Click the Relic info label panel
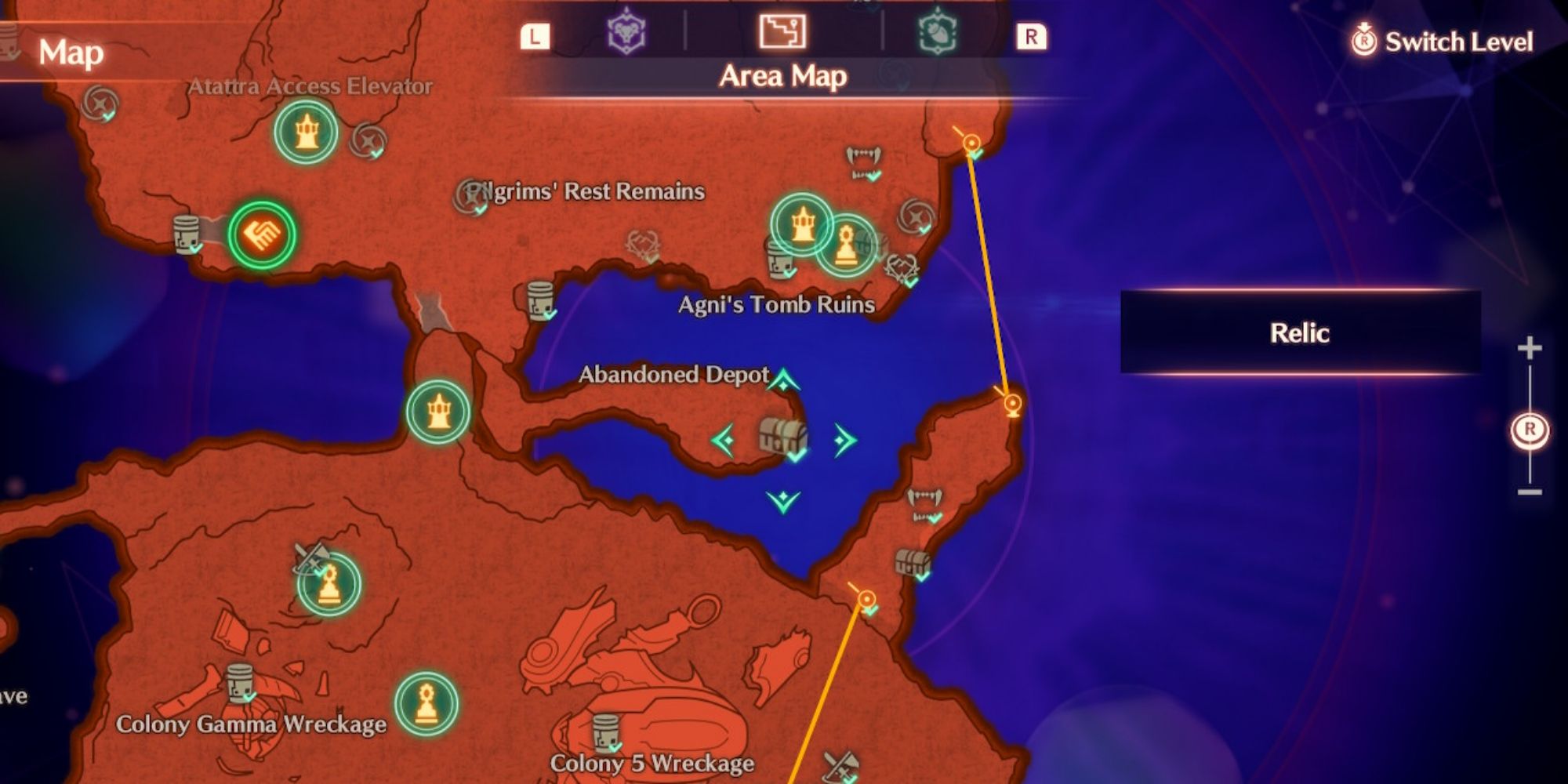1568x784 pixels. (x=1300, y=332)
